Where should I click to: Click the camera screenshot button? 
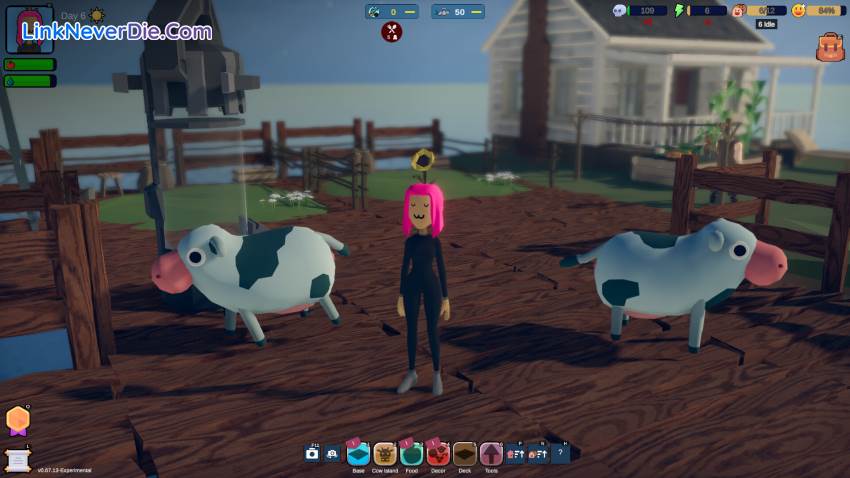pos(312,454)
